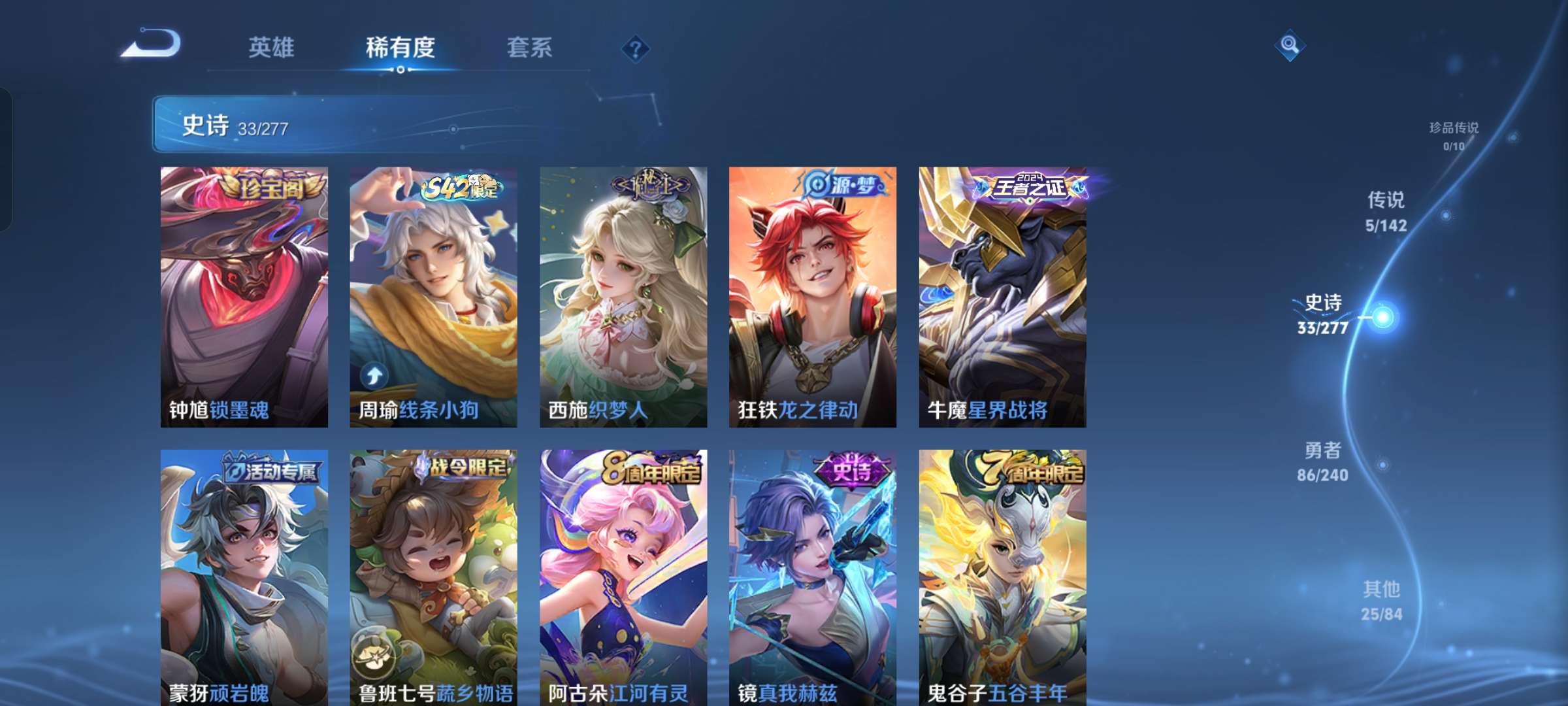
Task: Switch to the 英雄 tab
Action: coord(272,48)
